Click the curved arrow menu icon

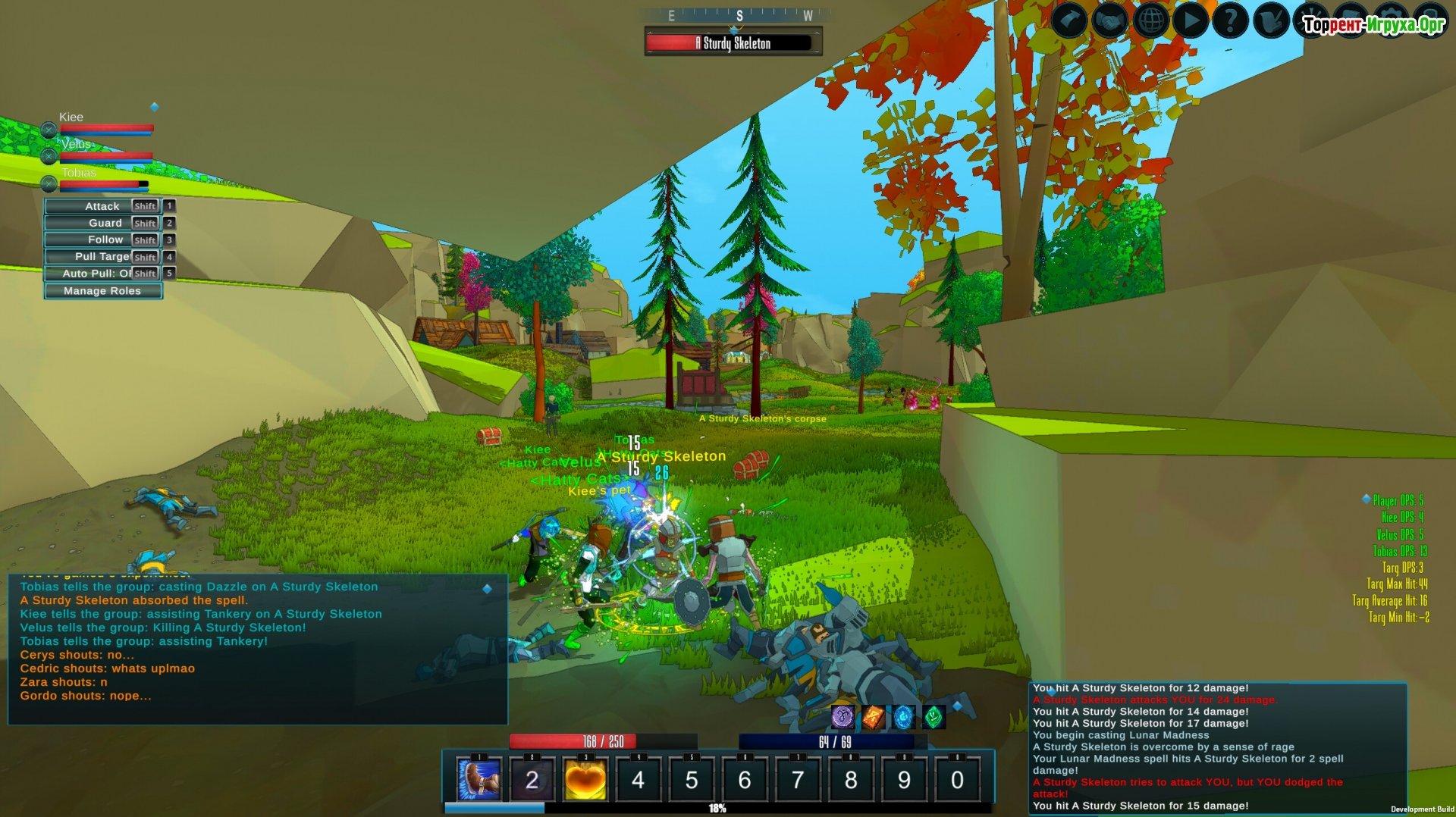pyautogui.click(x=1069, y=20)
